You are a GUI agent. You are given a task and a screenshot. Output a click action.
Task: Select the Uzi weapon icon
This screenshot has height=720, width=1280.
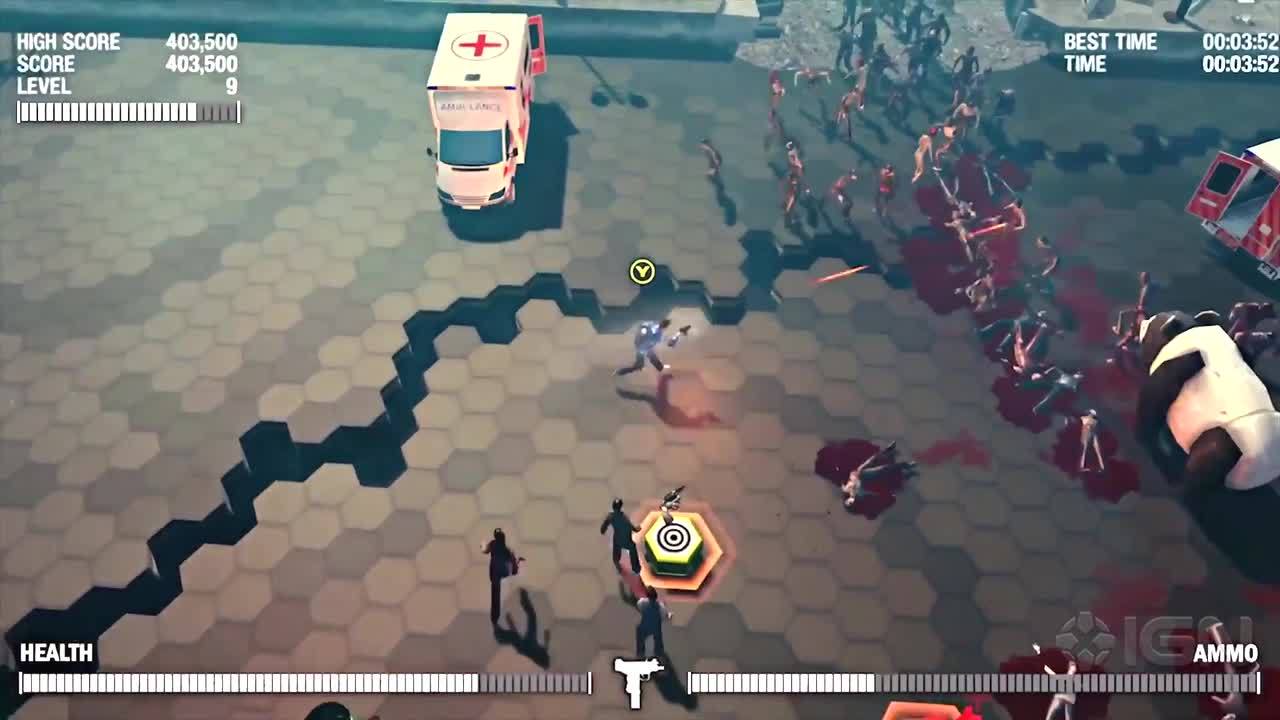point(637,677)
